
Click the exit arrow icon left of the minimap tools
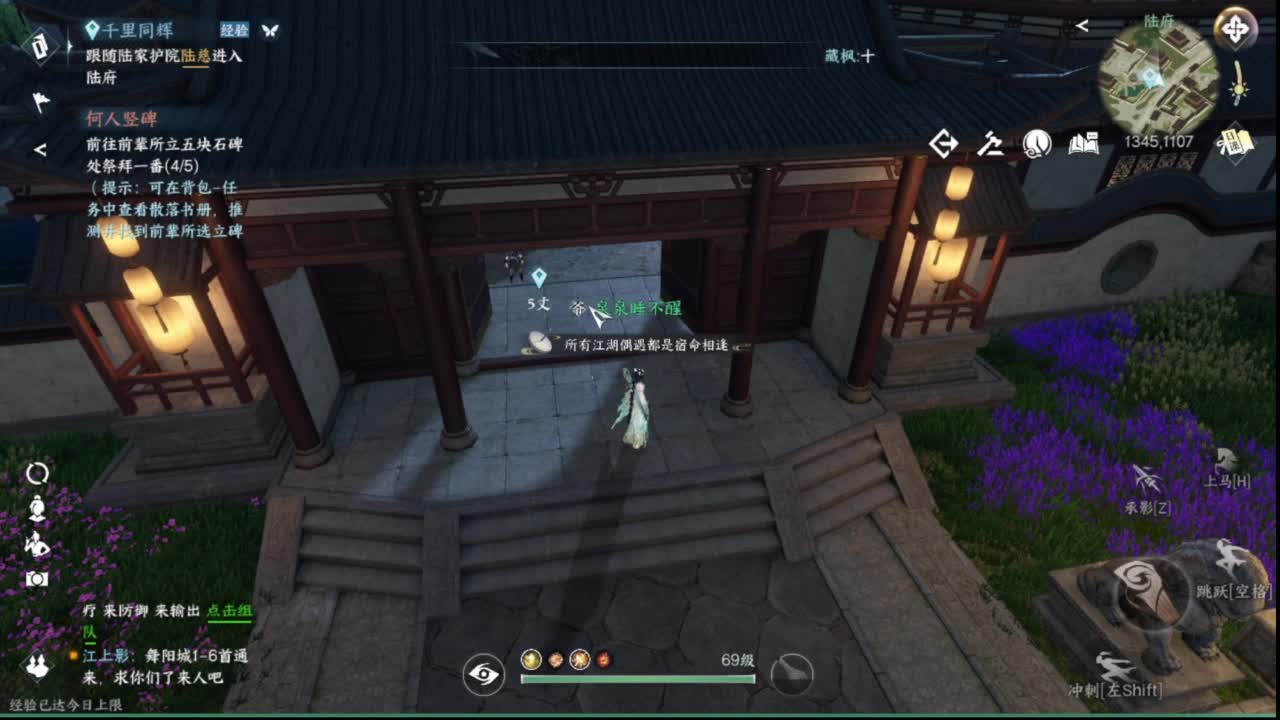(943, 143)
